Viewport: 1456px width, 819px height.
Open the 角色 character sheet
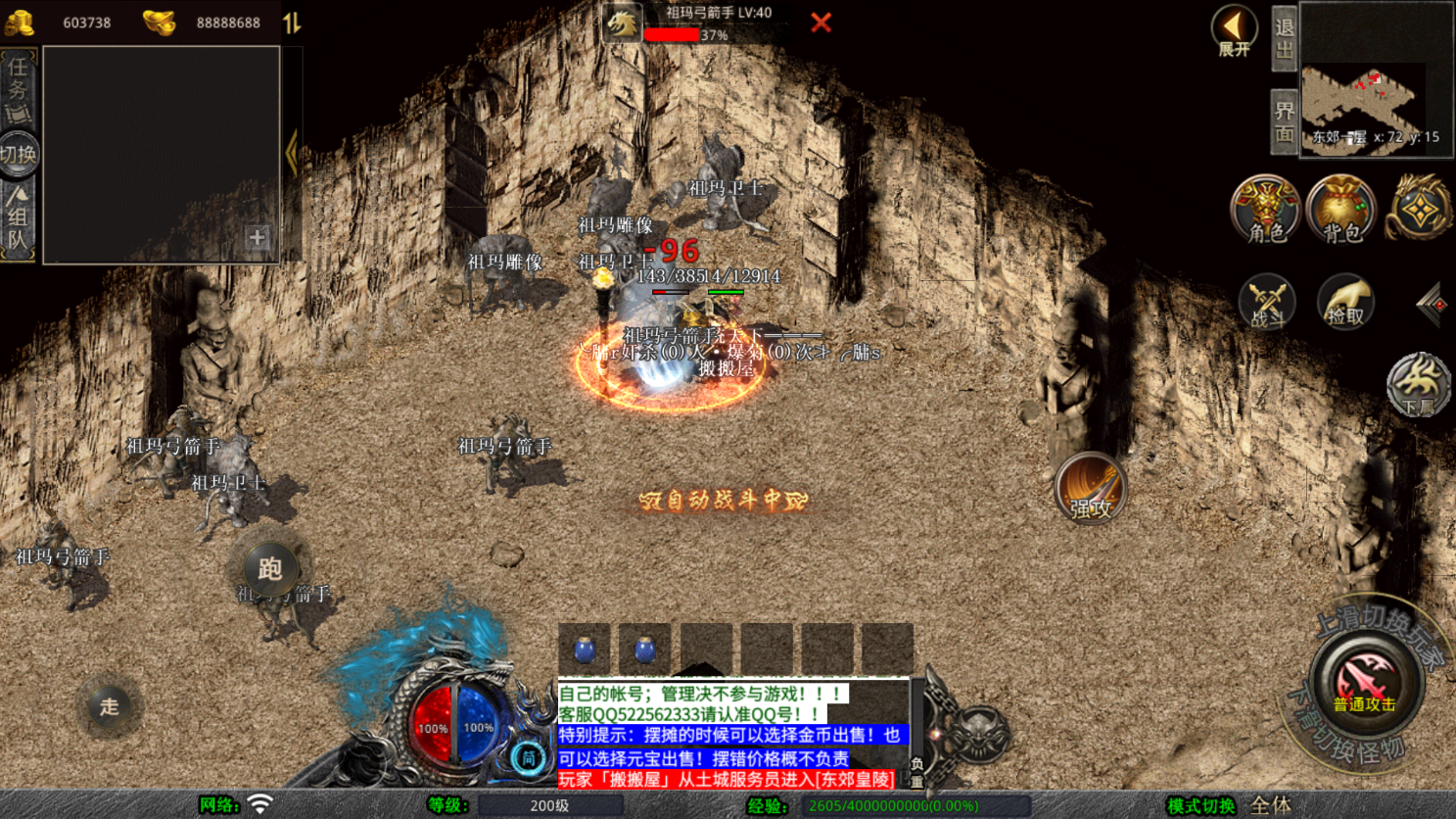click(1265, 210)
